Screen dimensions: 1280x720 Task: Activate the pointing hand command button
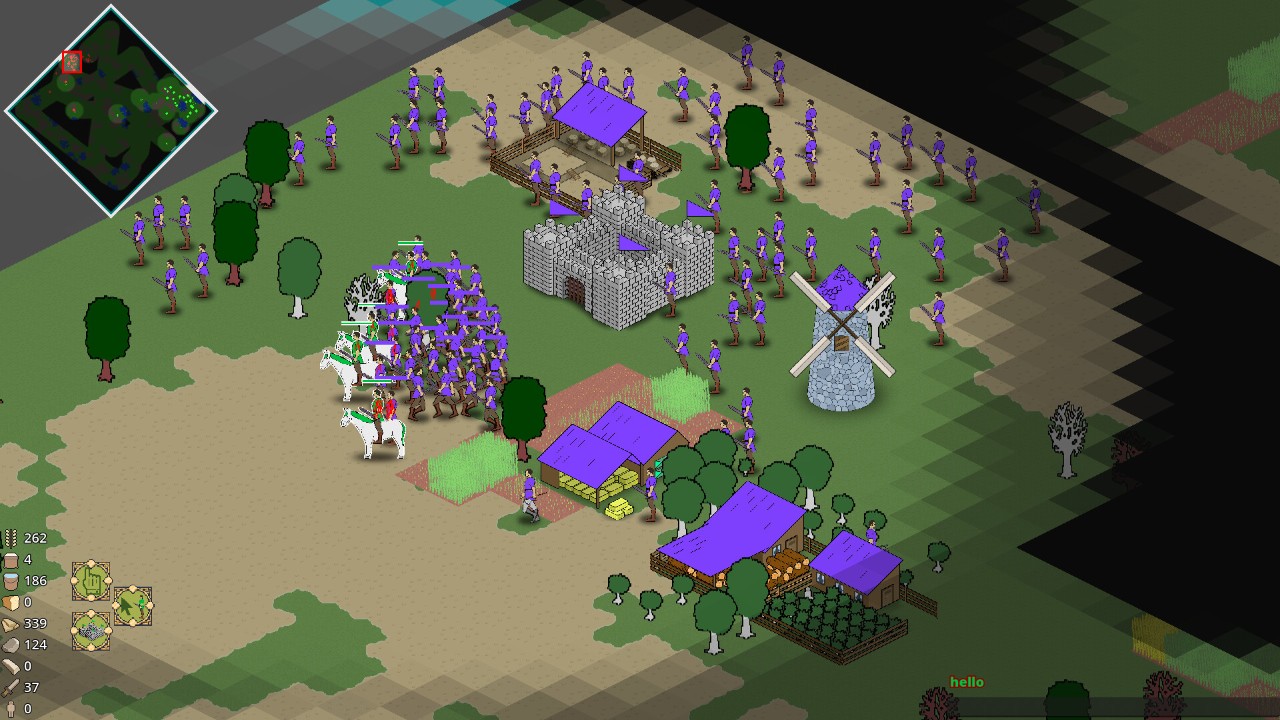[x=91, y=580]
